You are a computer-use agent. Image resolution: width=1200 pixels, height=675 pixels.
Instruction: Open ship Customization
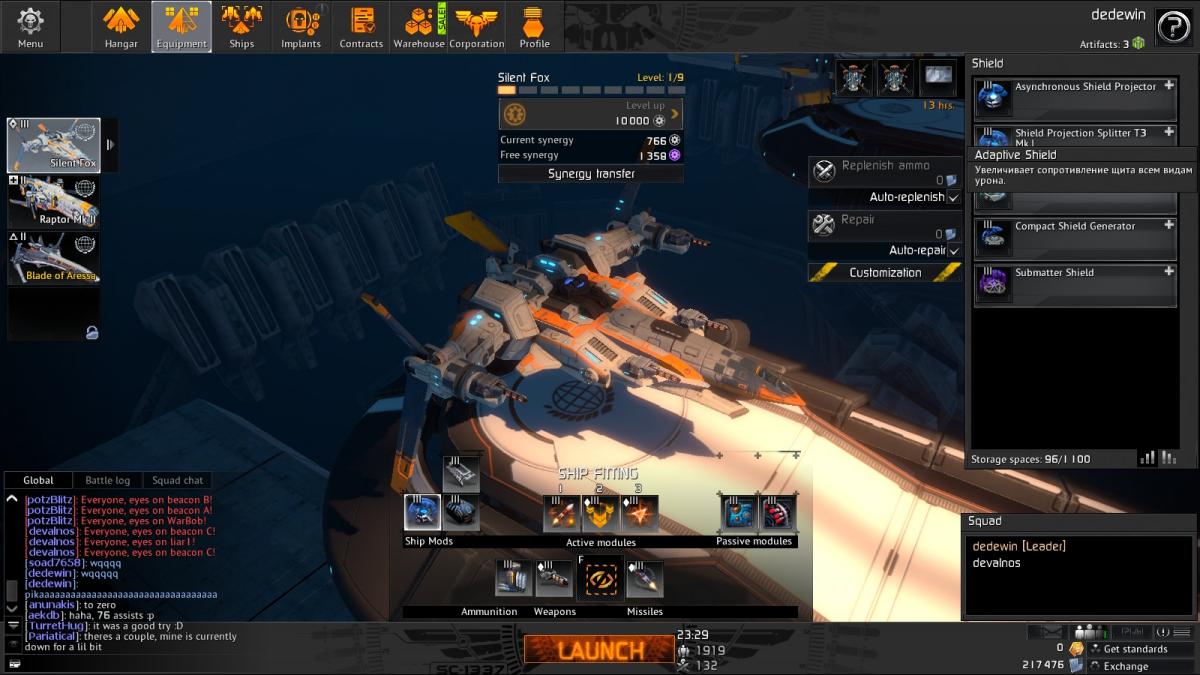885,272
